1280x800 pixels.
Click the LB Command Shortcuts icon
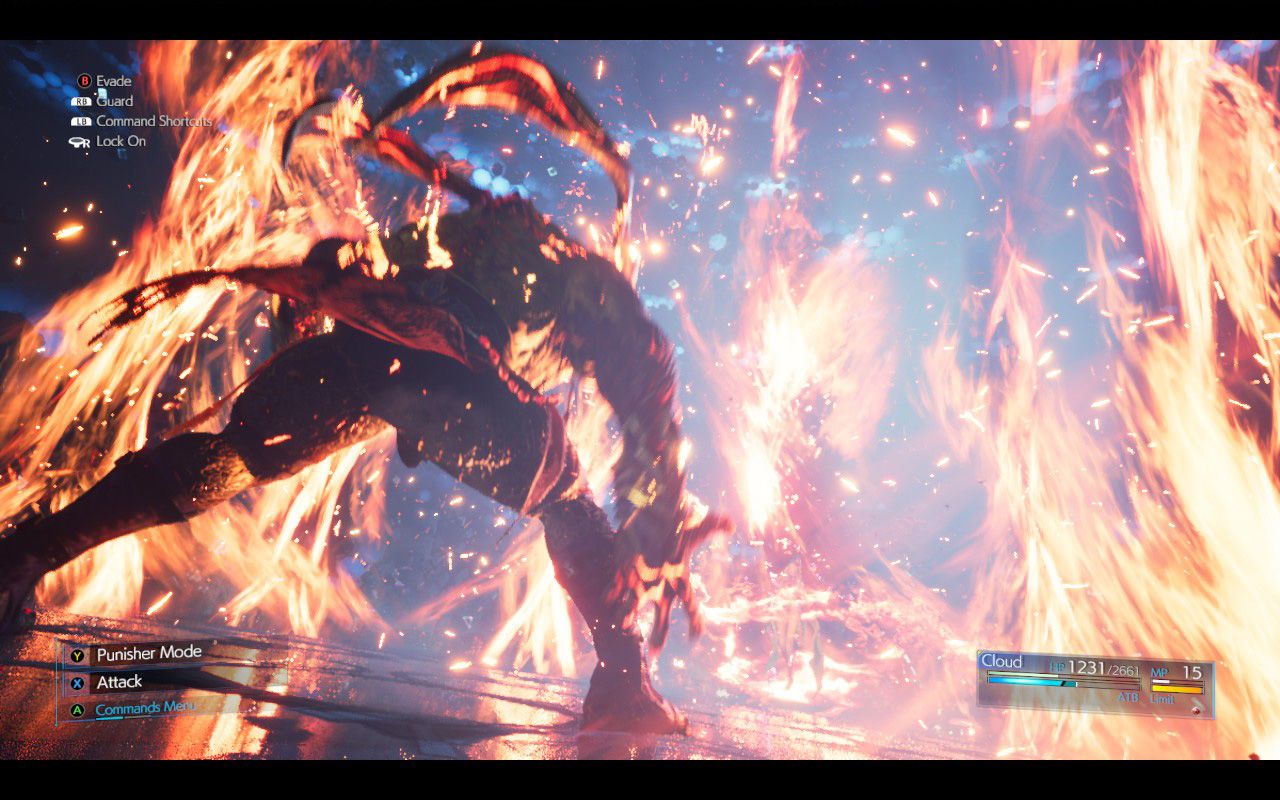80,120
